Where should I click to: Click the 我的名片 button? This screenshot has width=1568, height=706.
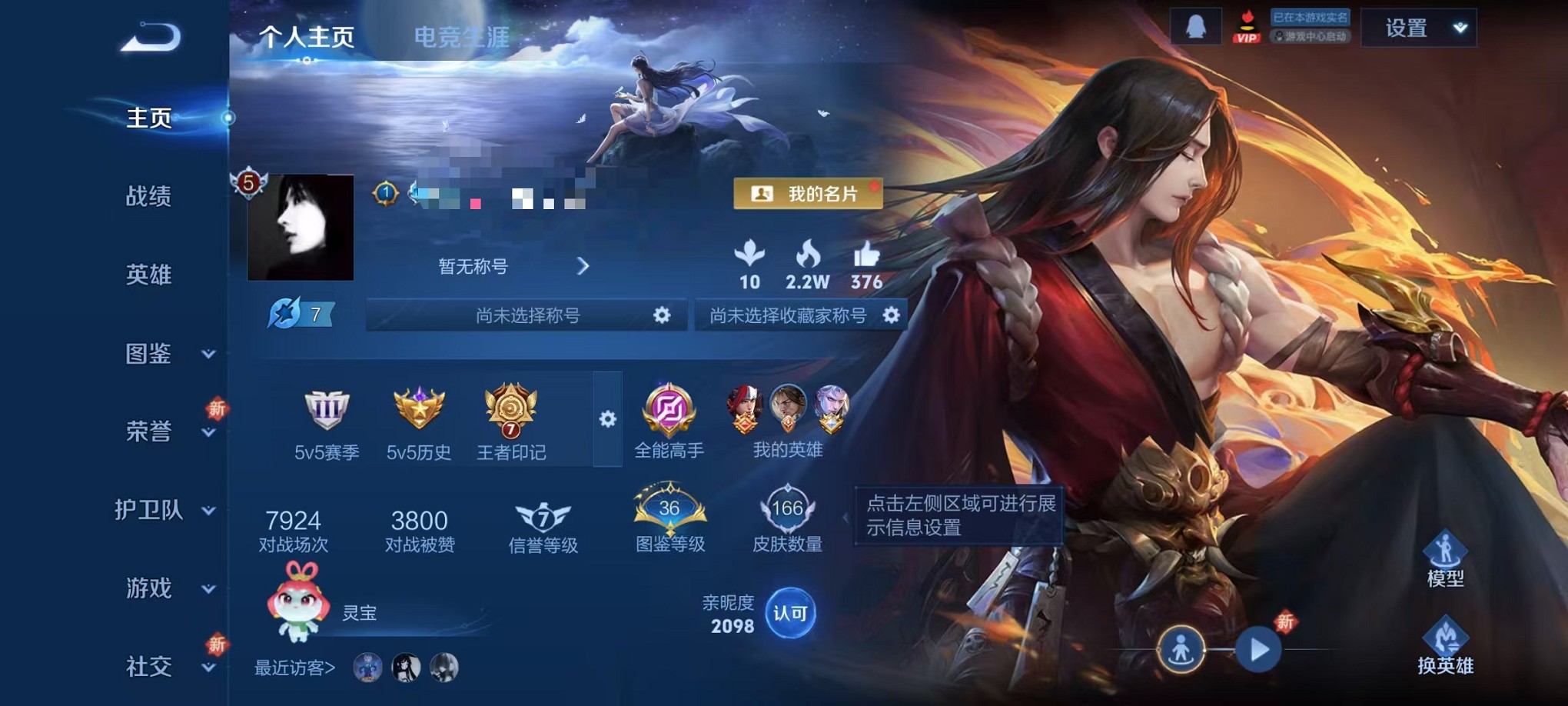pos(807,194)
